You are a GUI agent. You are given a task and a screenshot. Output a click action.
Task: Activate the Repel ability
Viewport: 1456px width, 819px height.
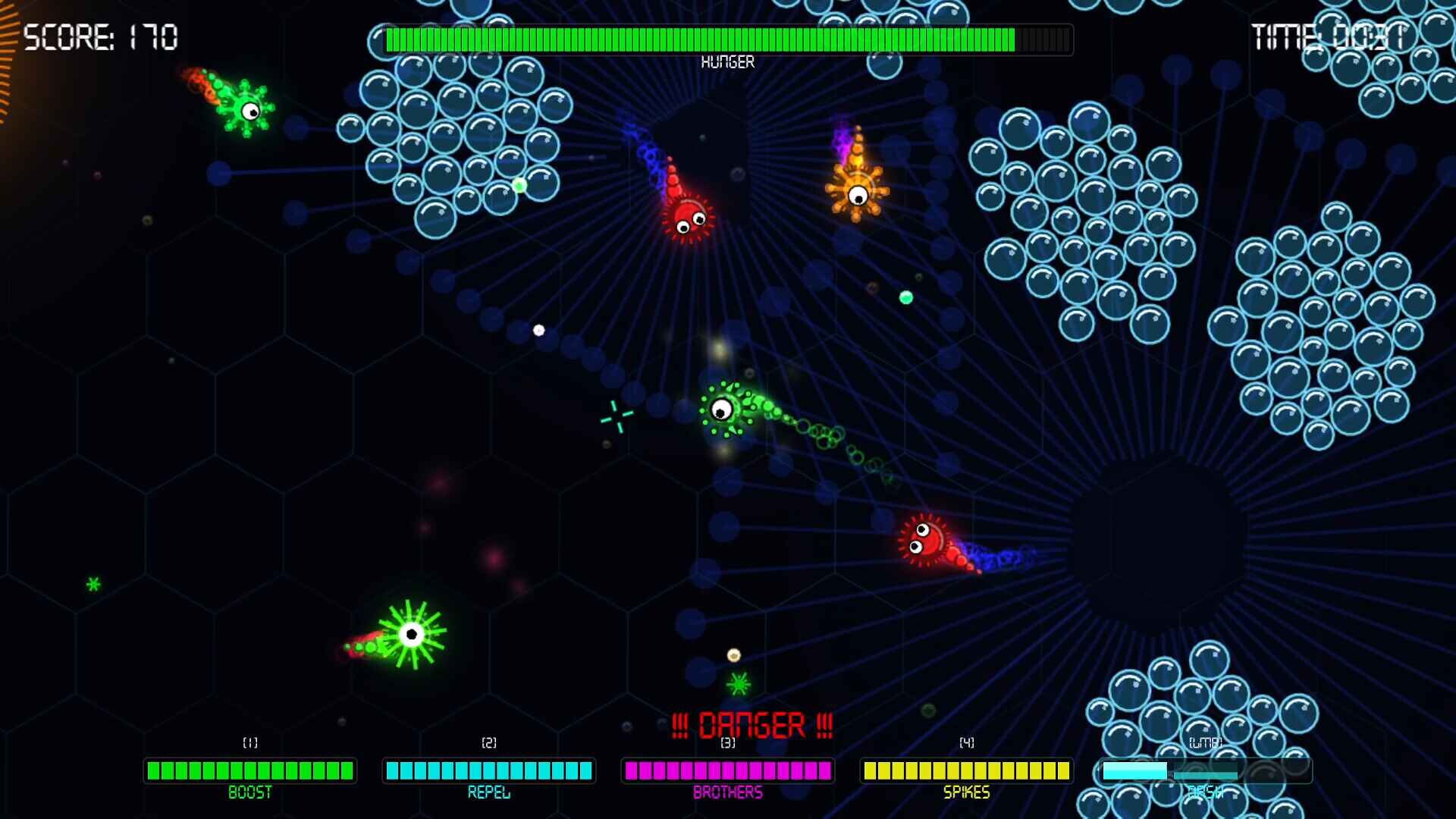489,770
